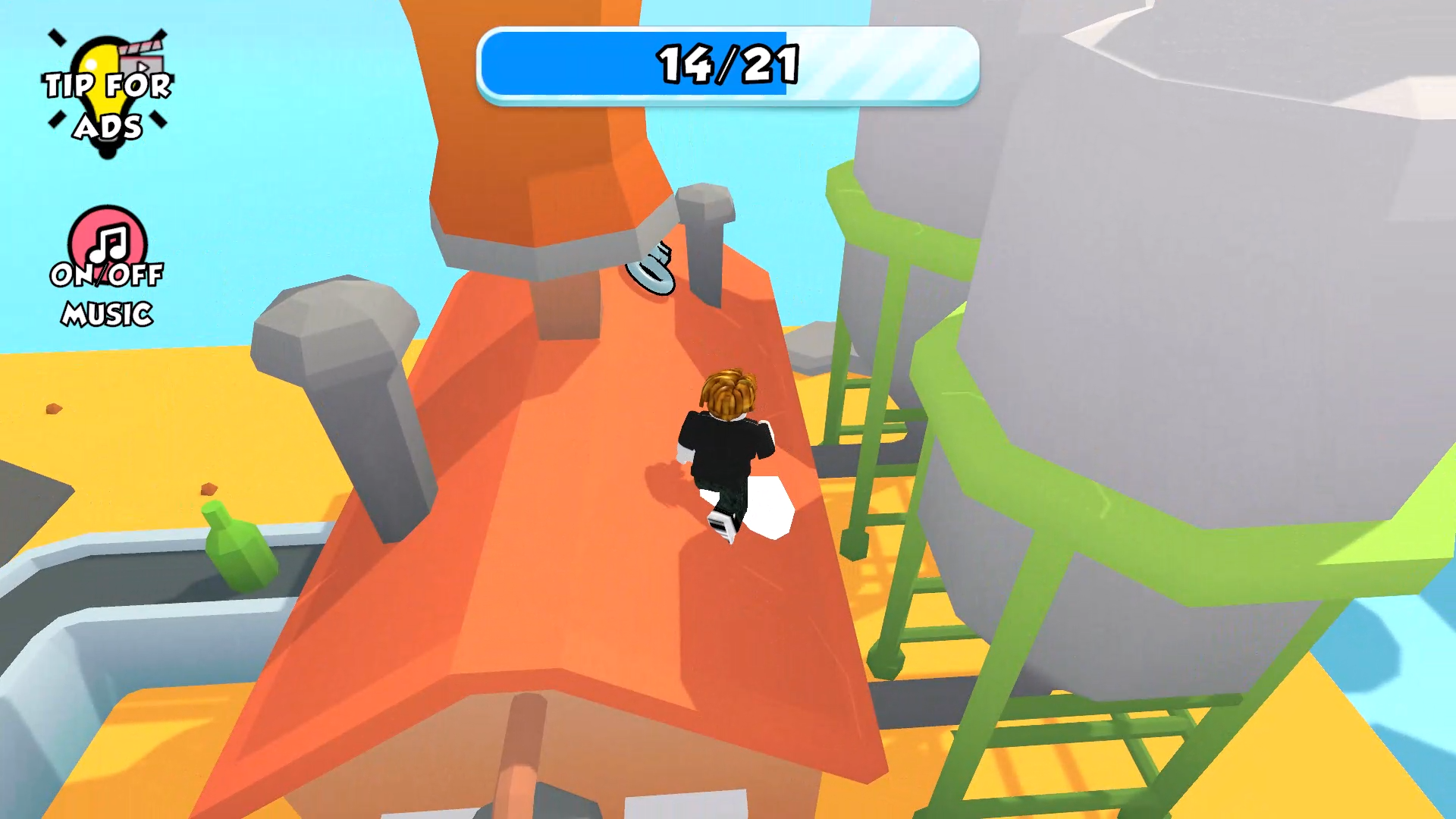The image size is (1456, 819).
Task: Click the 14/21 progress counter text
Action: click(726, 64)
